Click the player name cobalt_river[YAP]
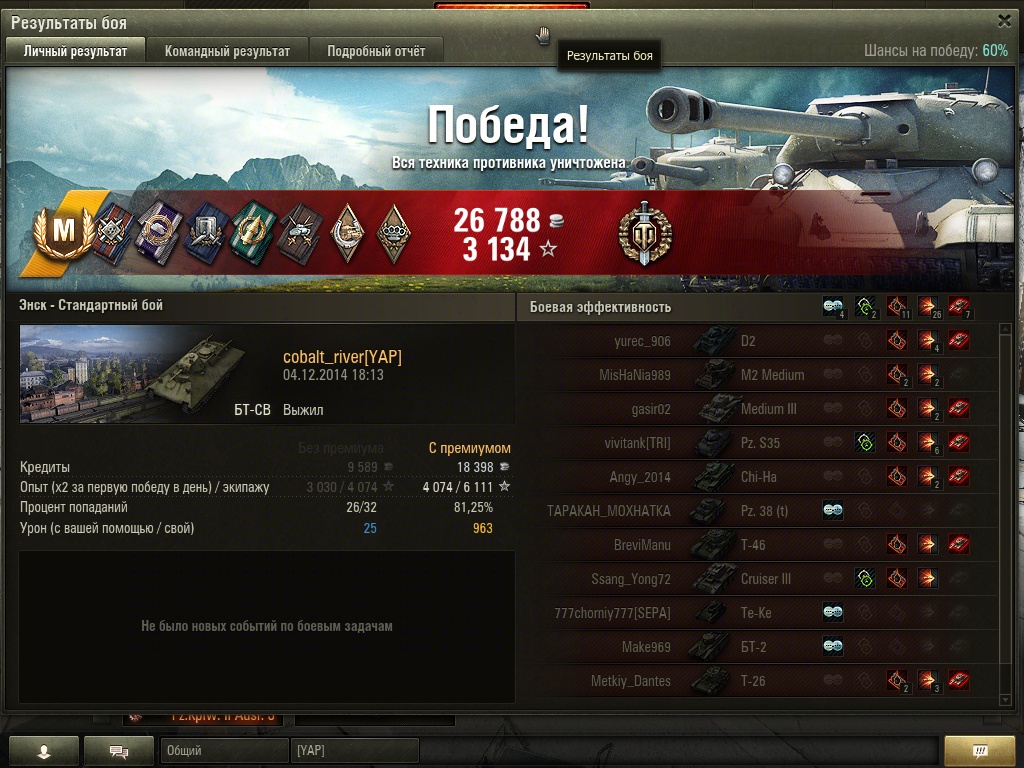The height and width of the screenshot is (768, 1024). click(x=342, y=358)
